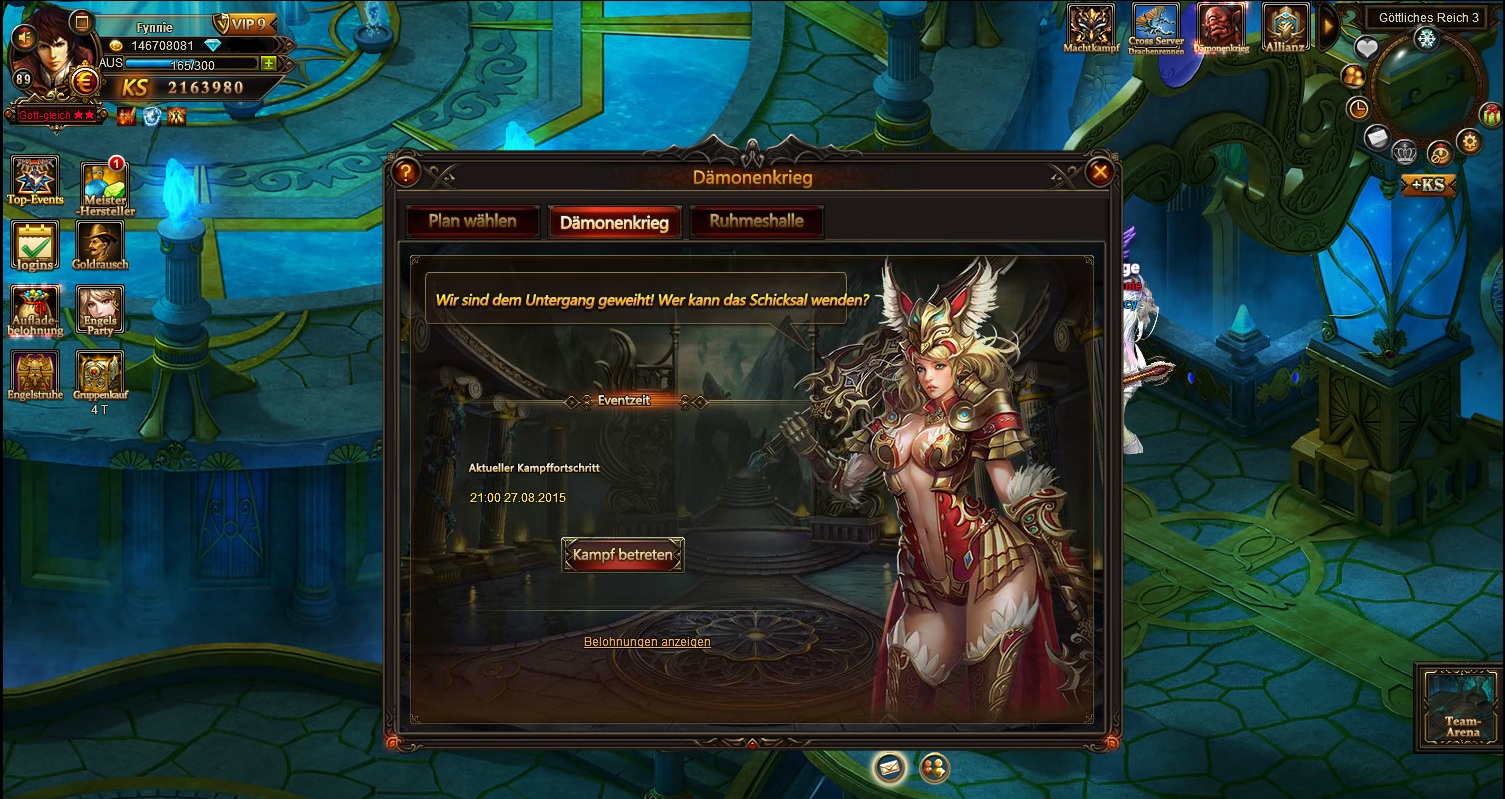
Task: Open the Logins reward checklist
Action: [x=35, y=245]
